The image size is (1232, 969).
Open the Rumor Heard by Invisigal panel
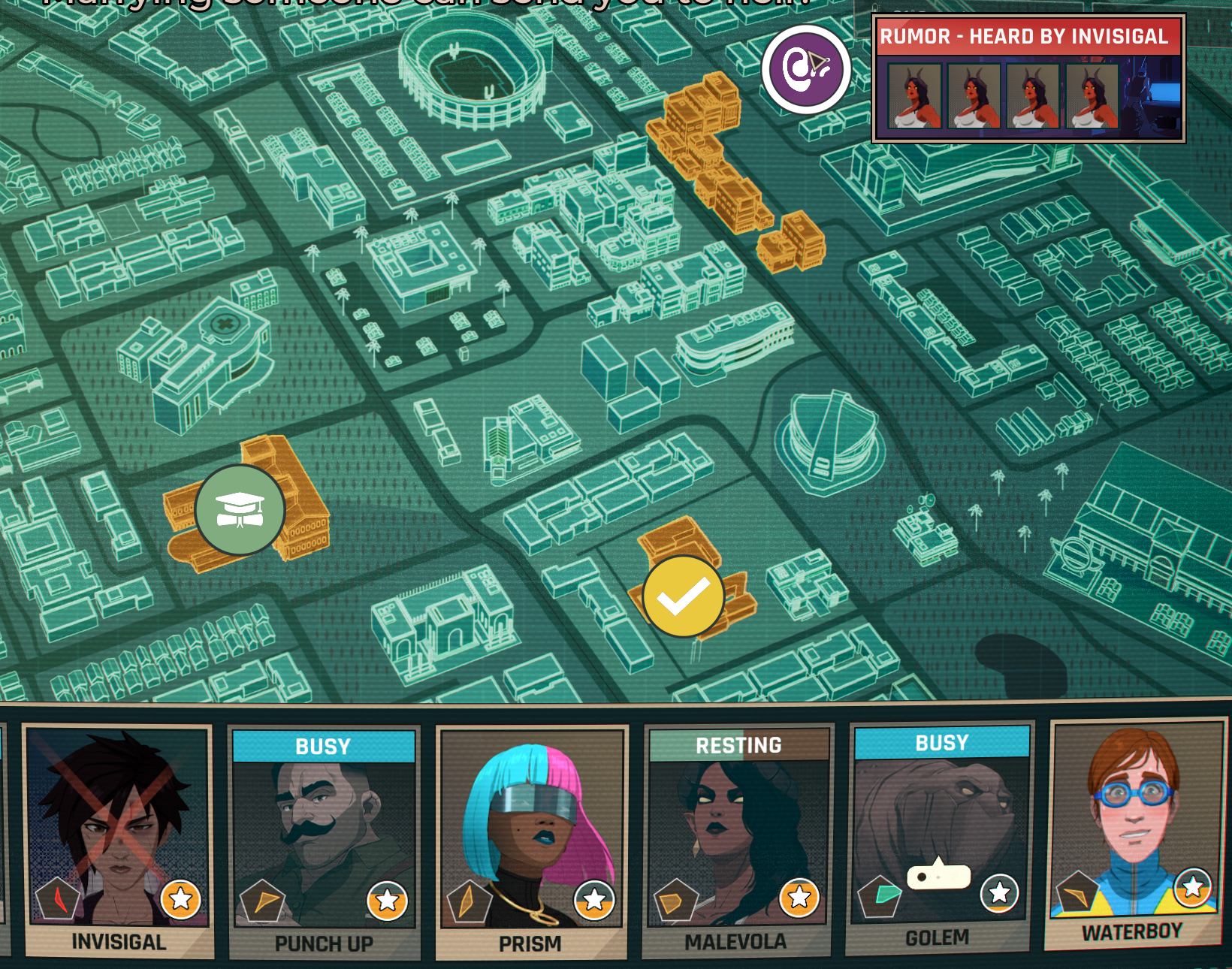click(1028, 79)
